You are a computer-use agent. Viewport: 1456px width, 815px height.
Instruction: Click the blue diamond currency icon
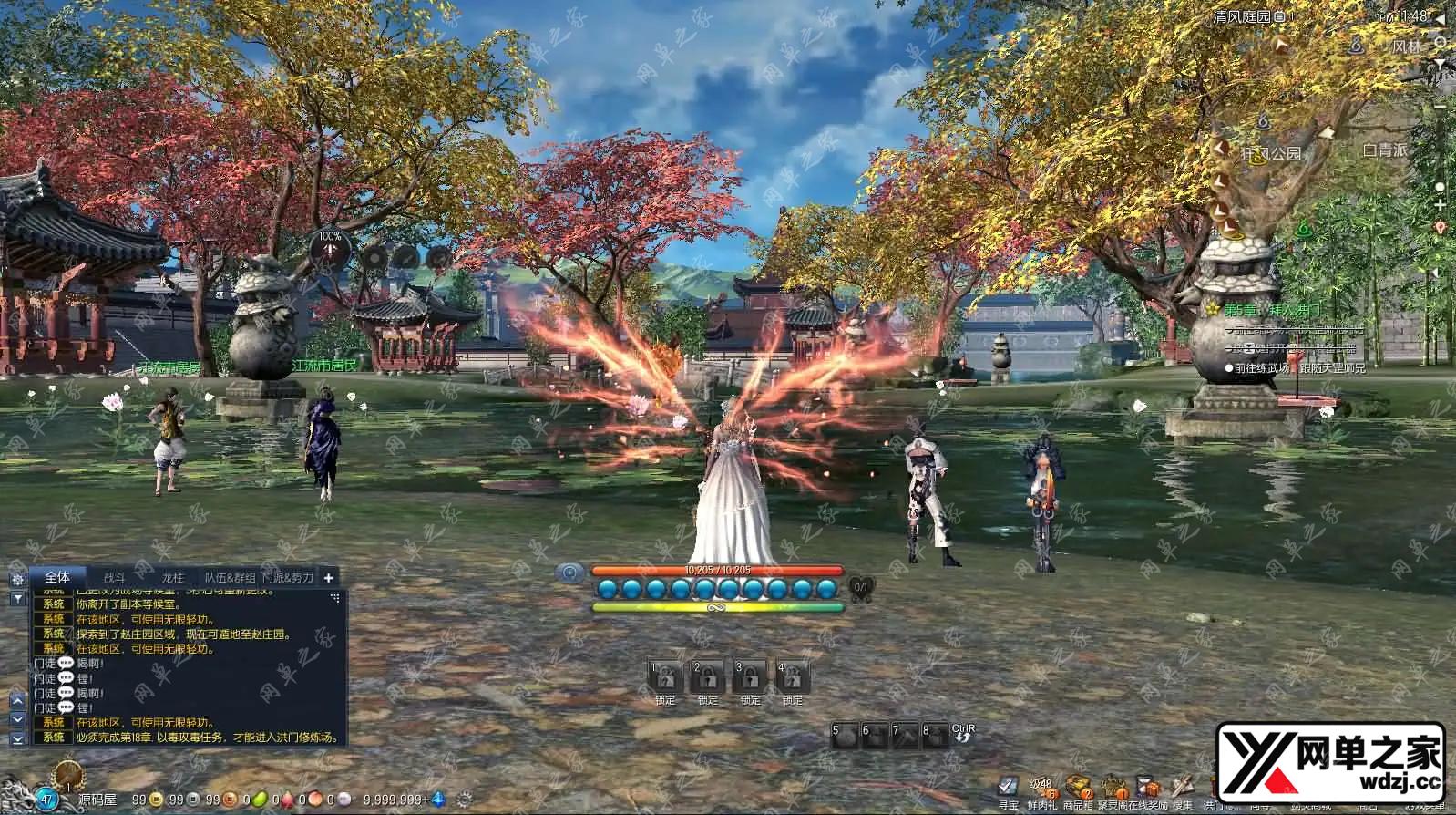[438, 800]
